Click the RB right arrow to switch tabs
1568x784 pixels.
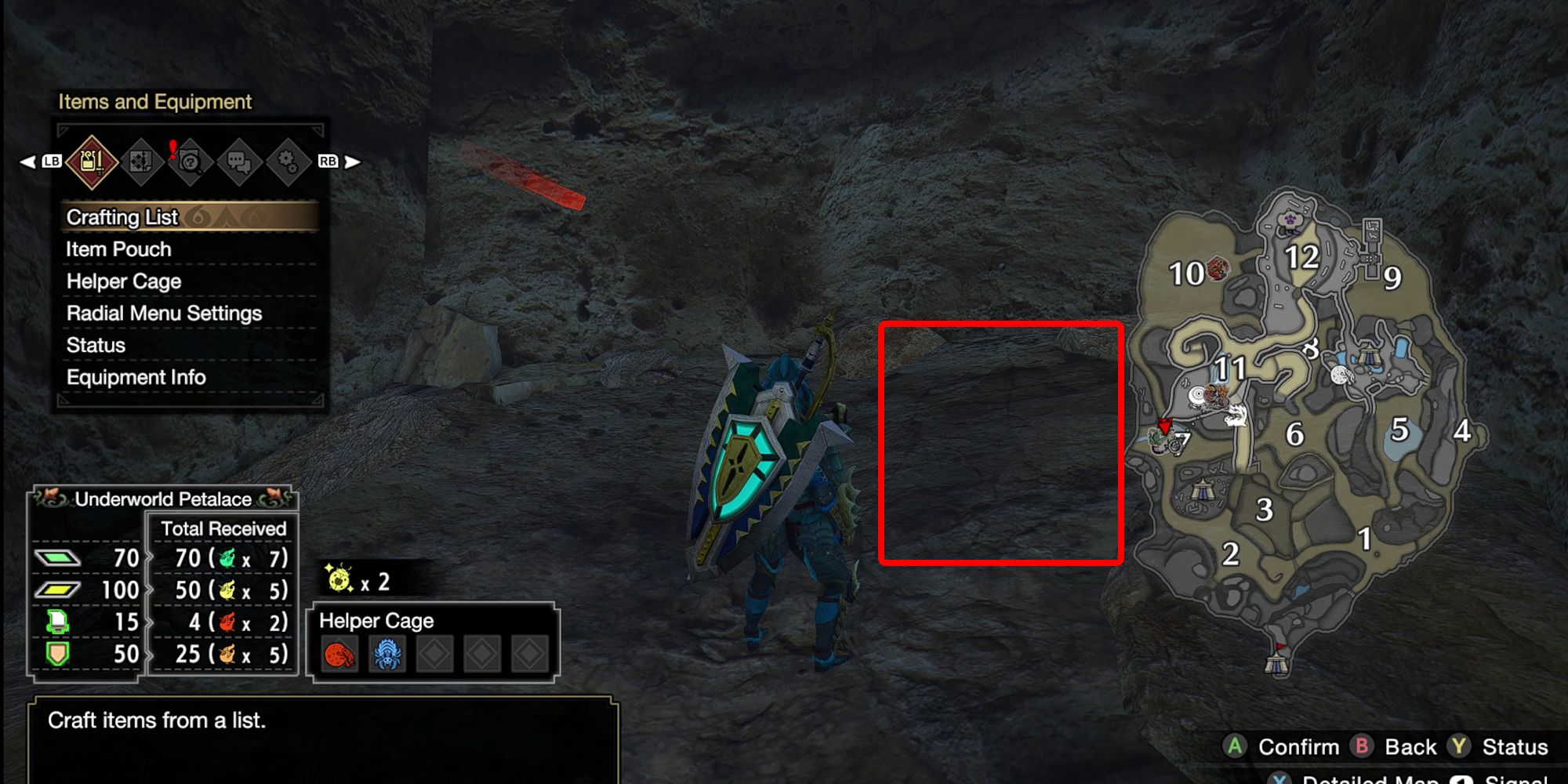click(352, 161)
